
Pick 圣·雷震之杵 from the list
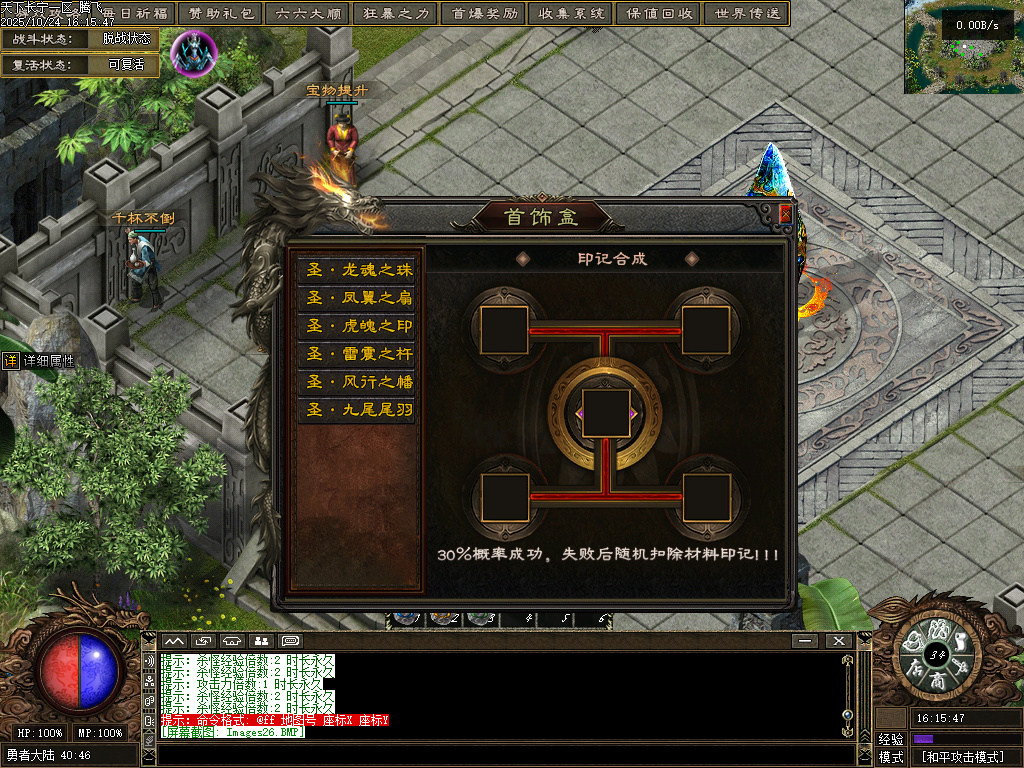tap(357, 354)
